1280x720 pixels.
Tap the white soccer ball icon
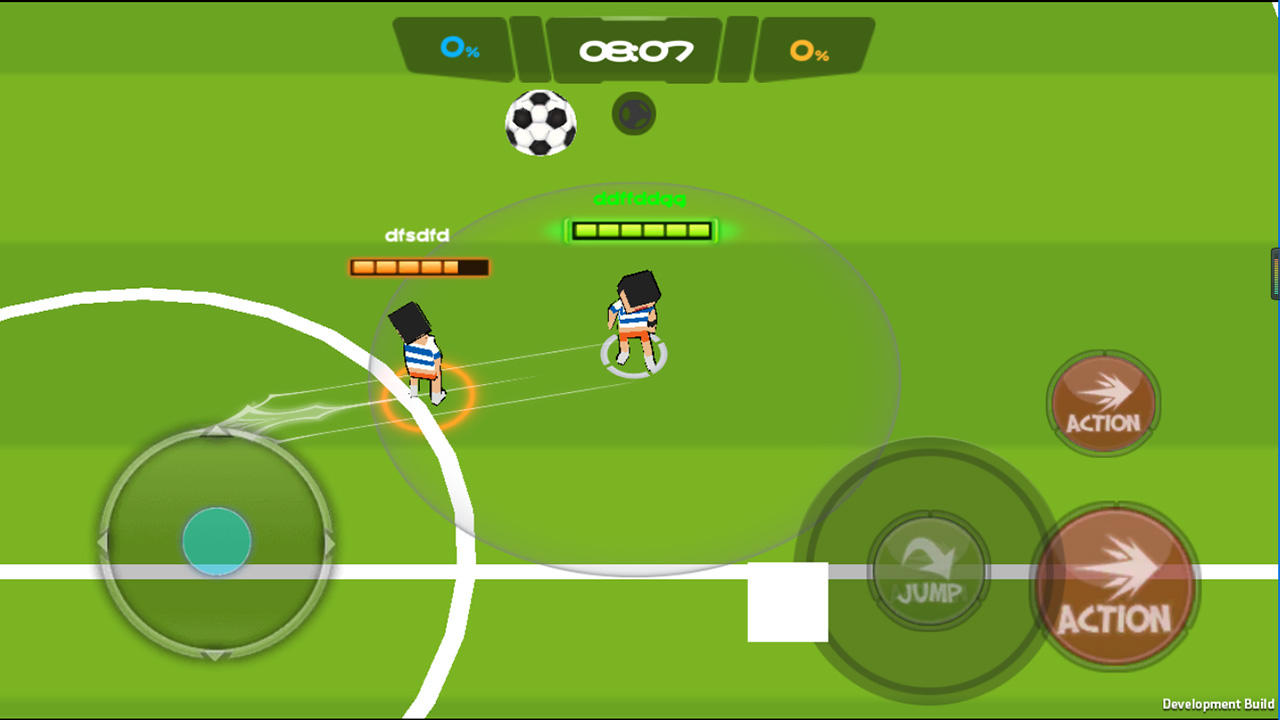[x=541, y=123]
